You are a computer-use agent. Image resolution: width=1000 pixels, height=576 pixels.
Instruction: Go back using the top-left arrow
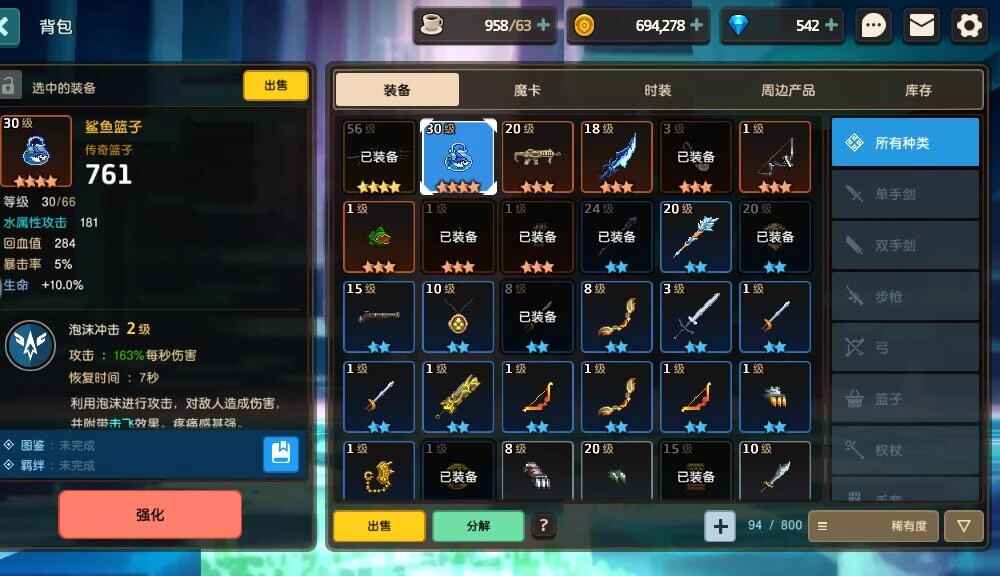pyautogui.click(x=8, y=26)
